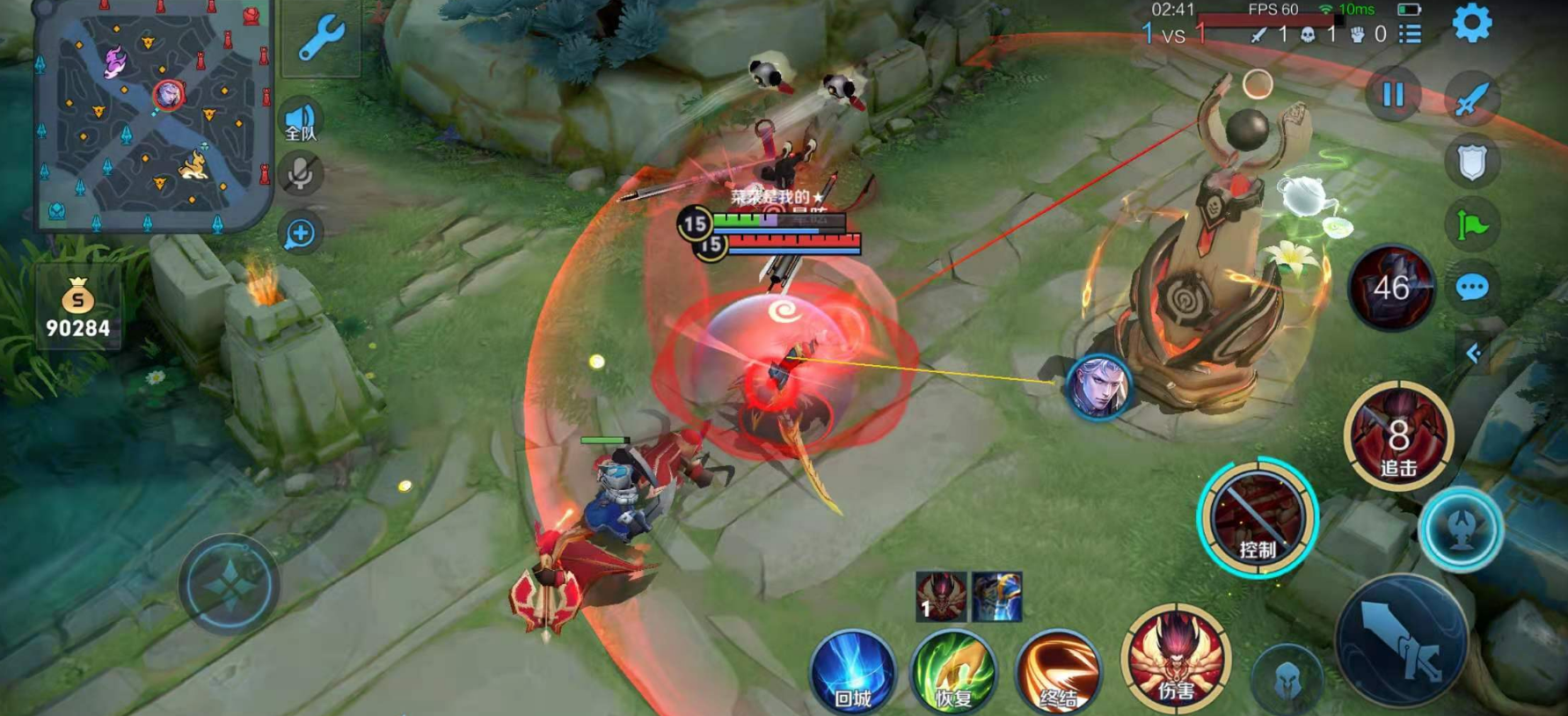
Task: Send the green flag rally signal
Action: (1471, 225)
